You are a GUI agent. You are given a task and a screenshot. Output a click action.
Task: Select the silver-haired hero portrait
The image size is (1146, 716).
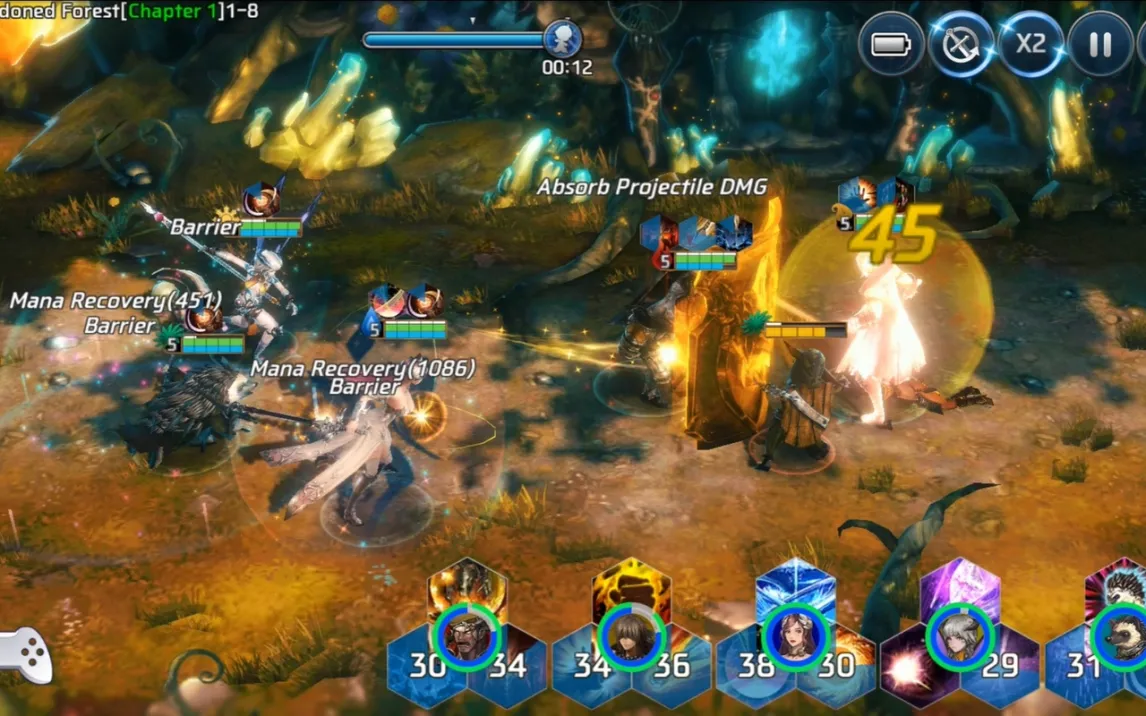(x=959, y=636)
